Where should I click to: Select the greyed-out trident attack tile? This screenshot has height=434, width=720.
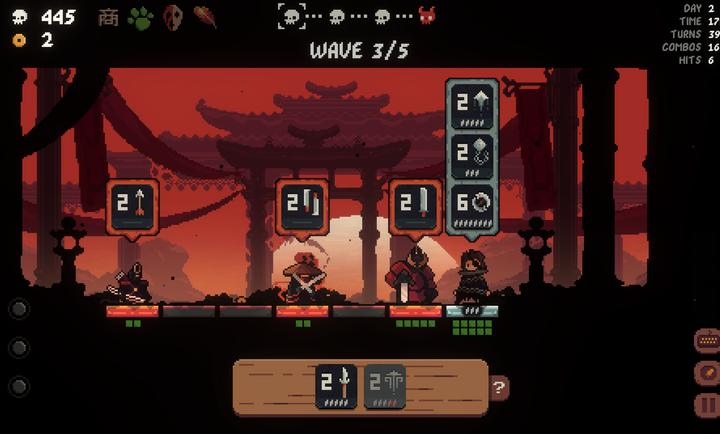pyautogui.click(x=384, y=385)
